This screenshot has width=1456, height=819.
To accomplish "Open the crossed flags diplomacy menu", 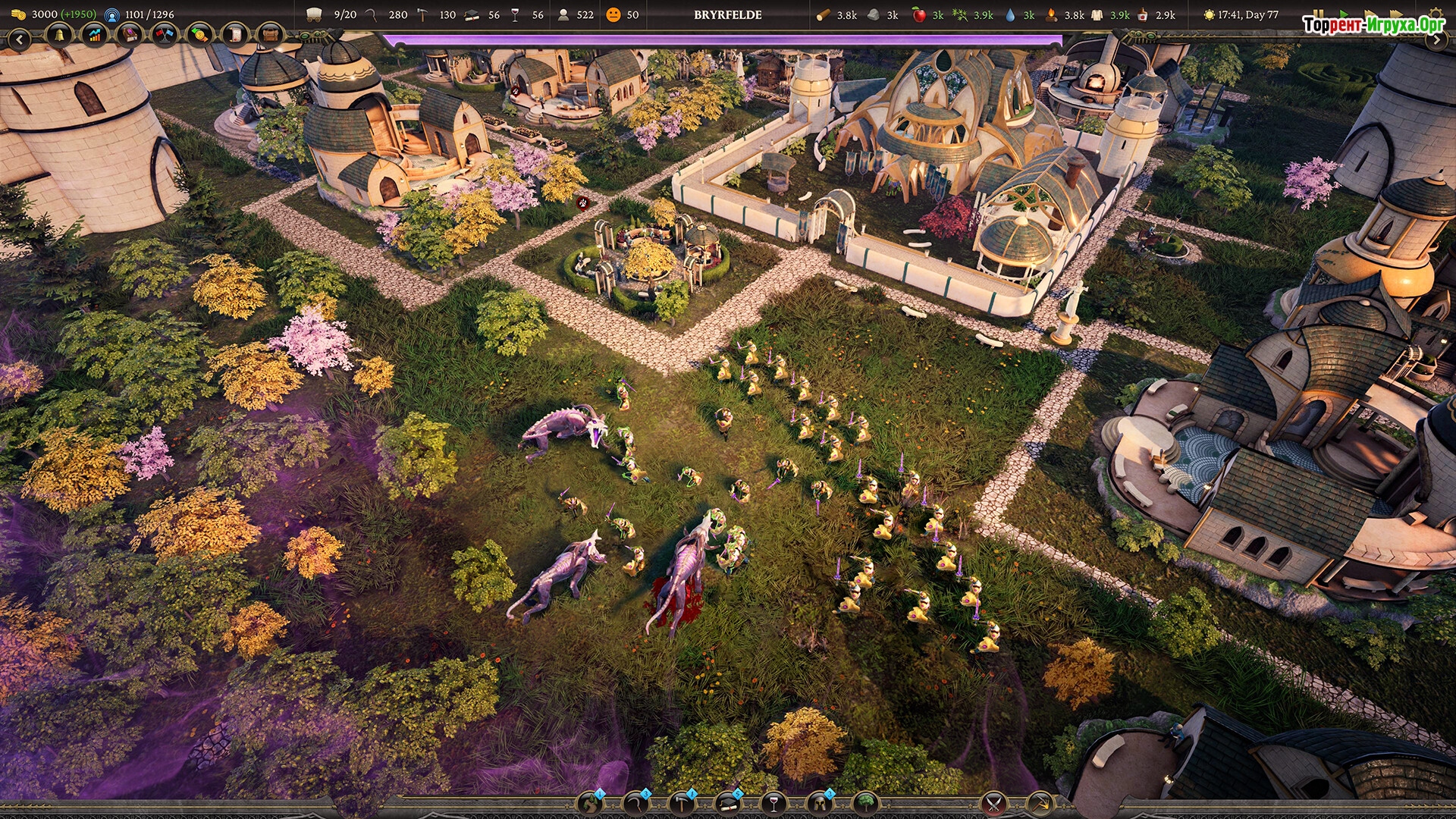I will click(165, 36).
